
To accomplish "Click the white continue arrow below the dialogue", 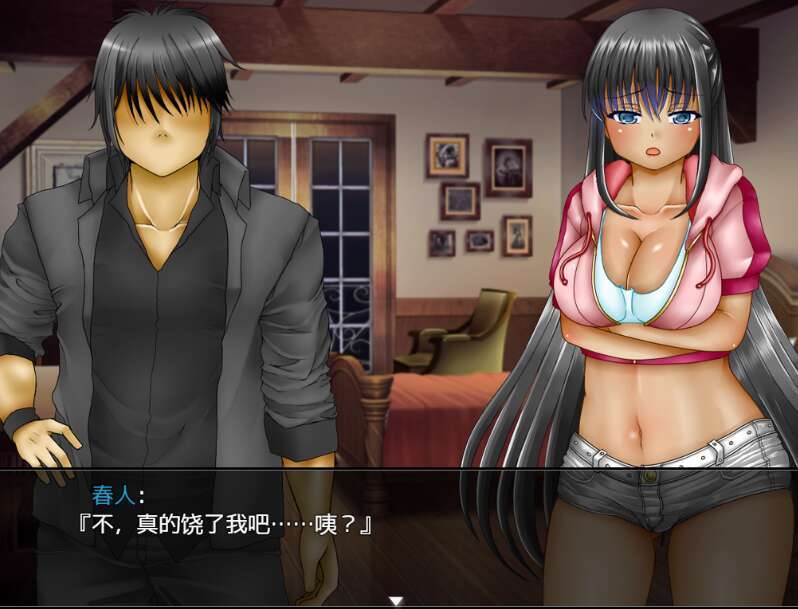I will click(396, 600).
